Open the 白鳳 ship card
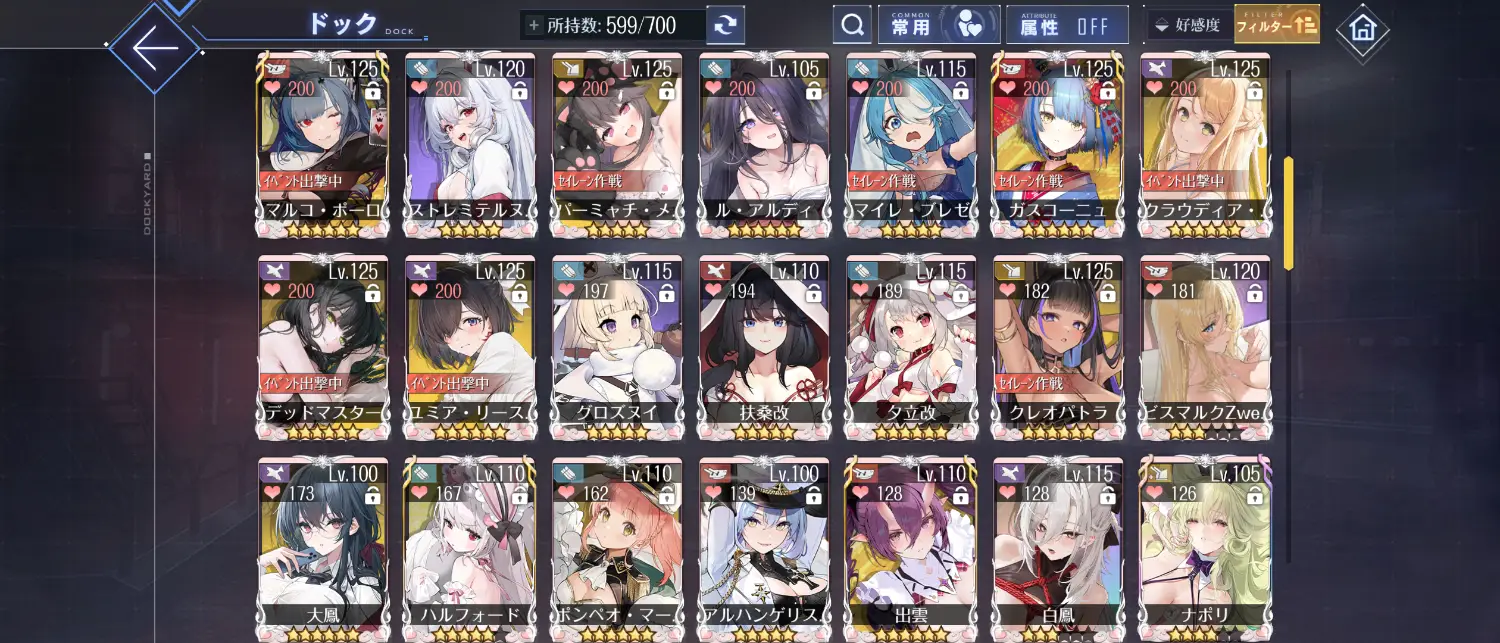The image size is (1500, 643). [x=1059, y=550]
